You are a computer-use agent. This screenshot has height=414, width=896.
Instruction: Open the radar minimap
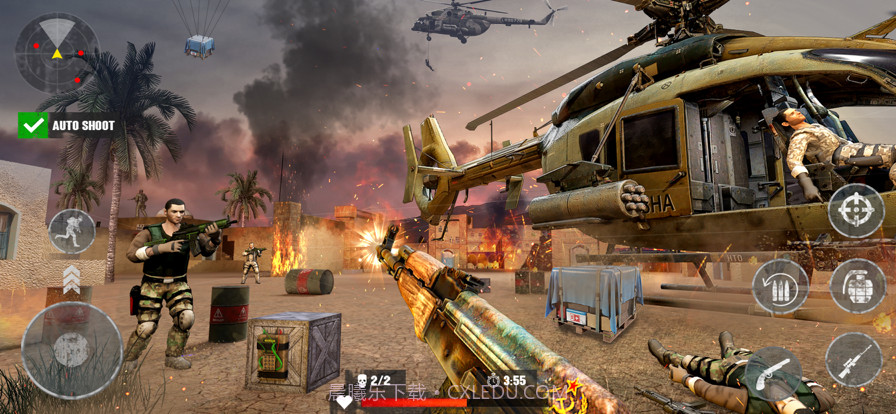[x=57, y=52]
